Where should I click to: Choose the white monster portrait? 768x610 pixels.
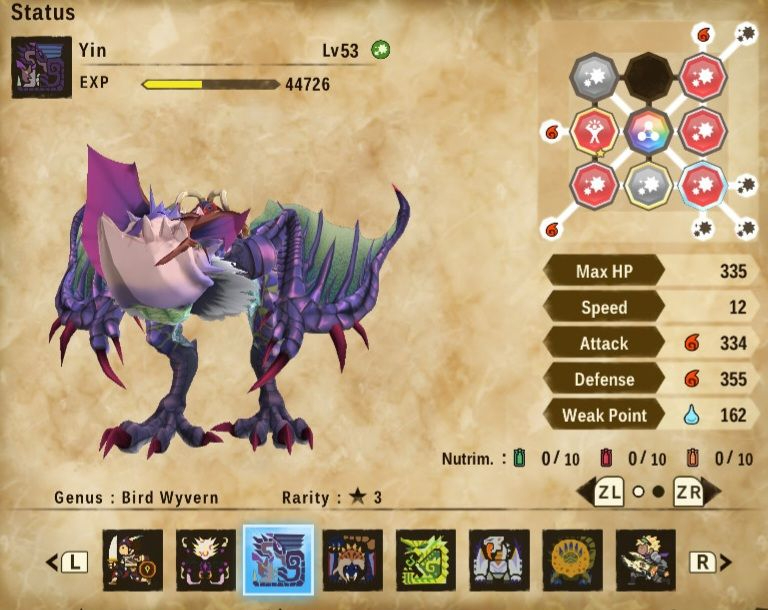[x=499, y=560]
